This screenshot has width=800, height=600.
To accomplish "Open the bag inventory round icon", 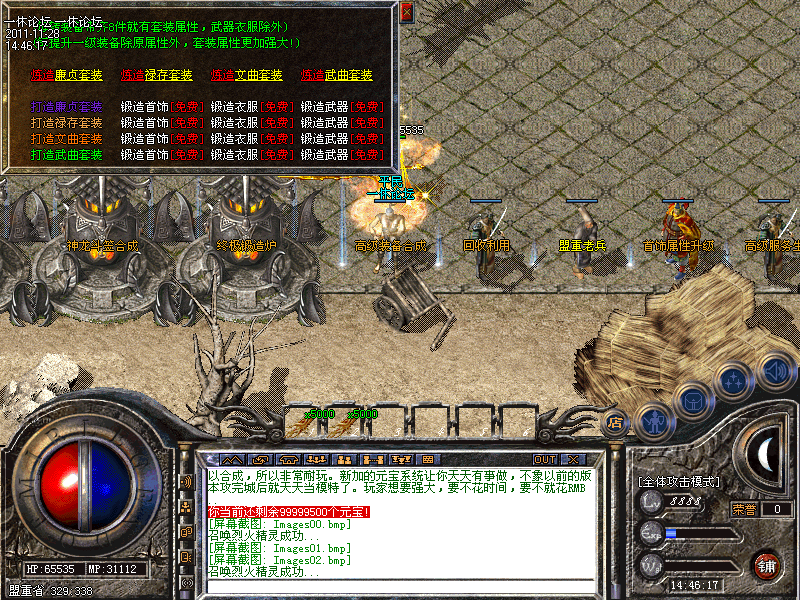I will pos(693,400).
